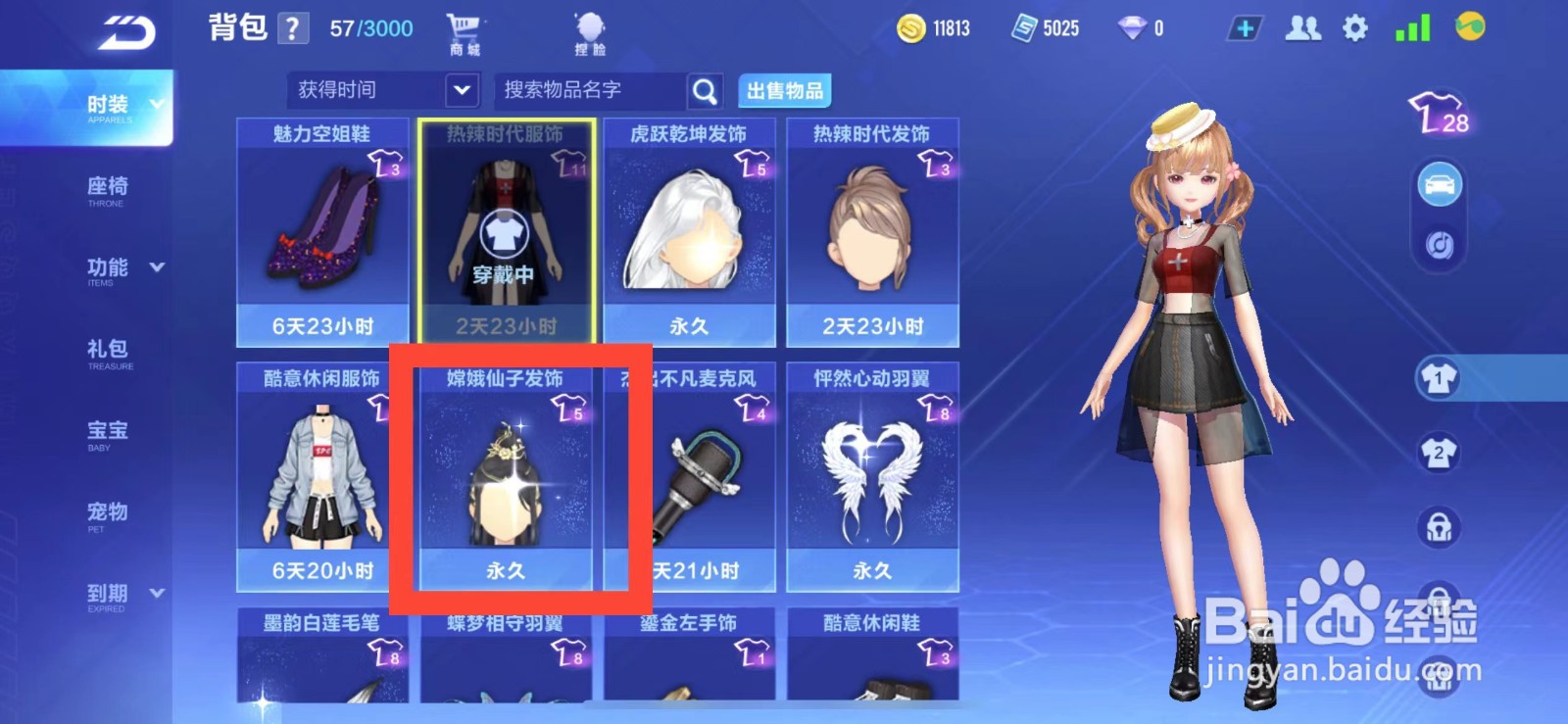Image resolution: width=1568 pixels, height=724 pixels.
Task: Open the settings gear icon
Action: pyautogui.click(x=1356, y=28)
